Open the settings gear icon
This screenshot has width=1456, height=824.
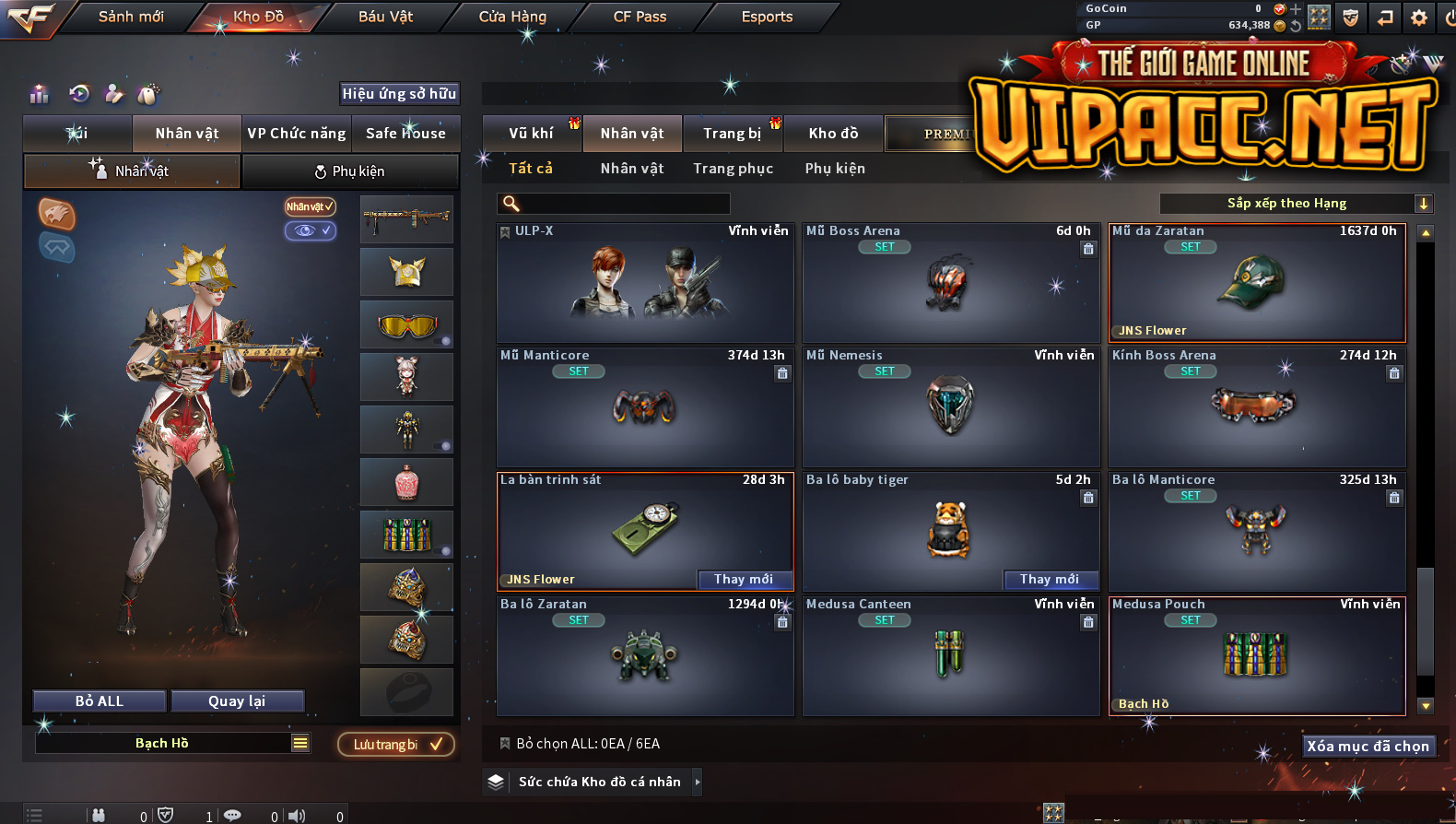tap(1419, 18)
